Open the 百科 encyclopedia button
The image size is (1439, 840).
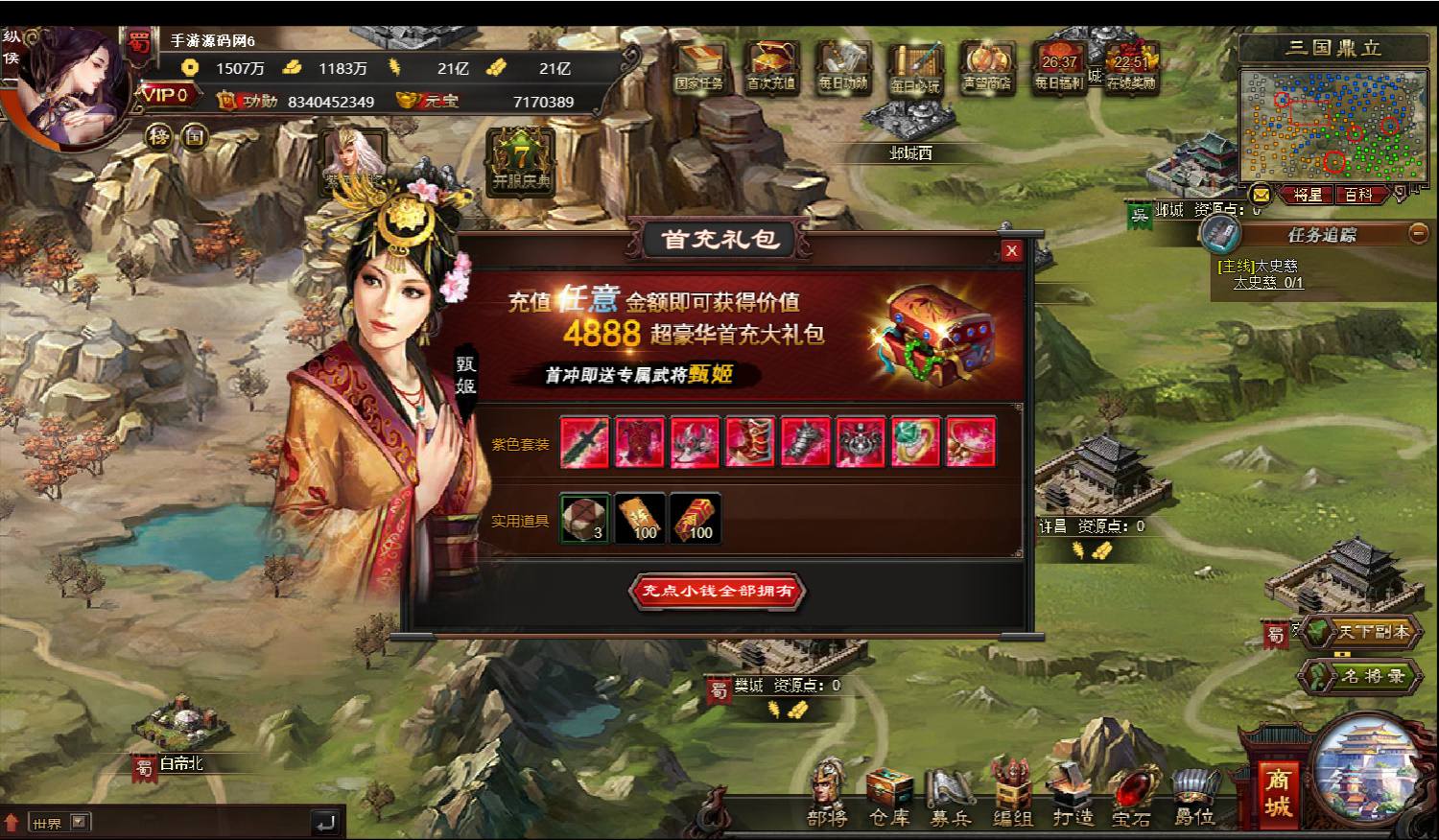tap(1358, 195)
